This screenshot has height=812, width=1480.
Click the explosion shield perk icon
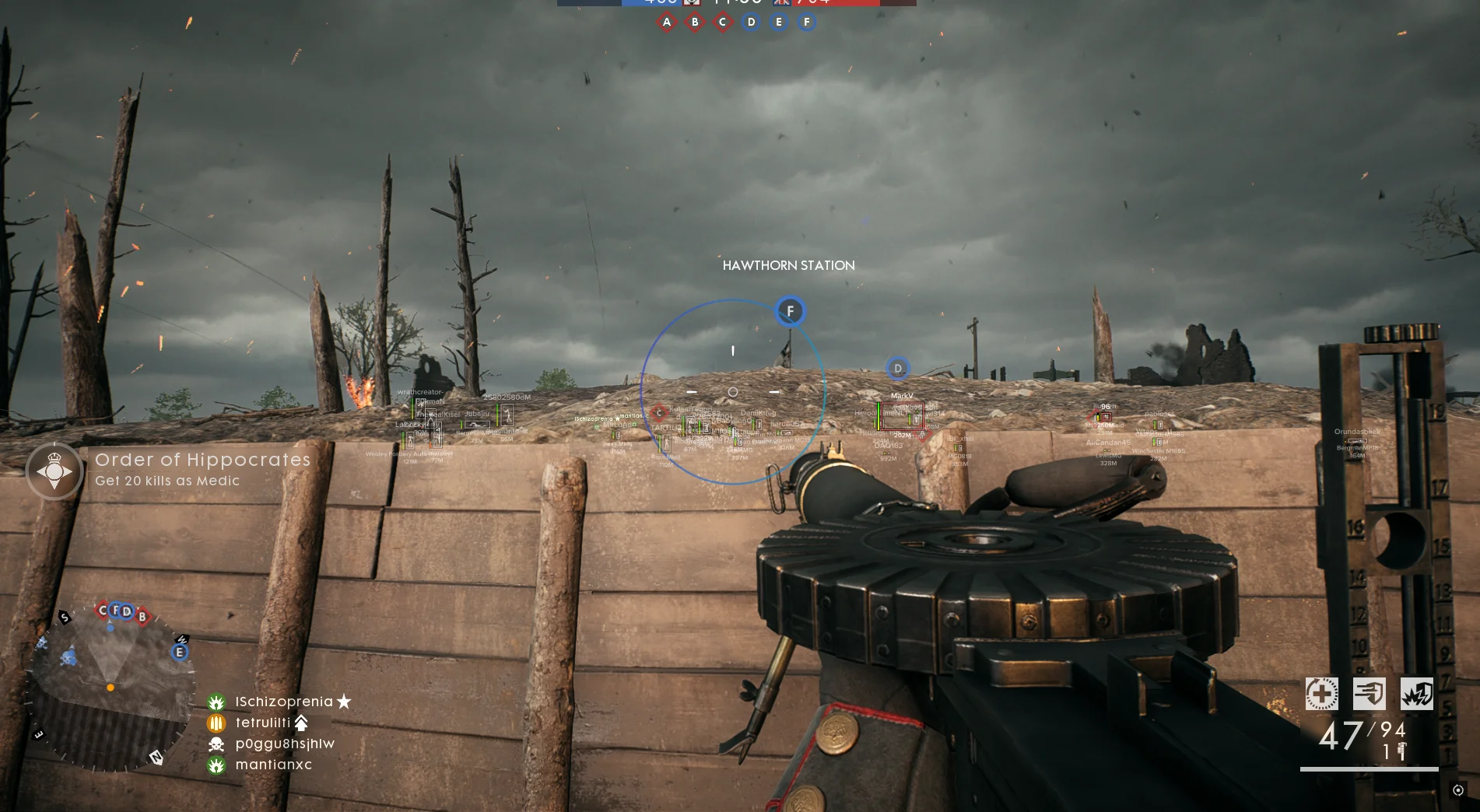coord(1416,694)
